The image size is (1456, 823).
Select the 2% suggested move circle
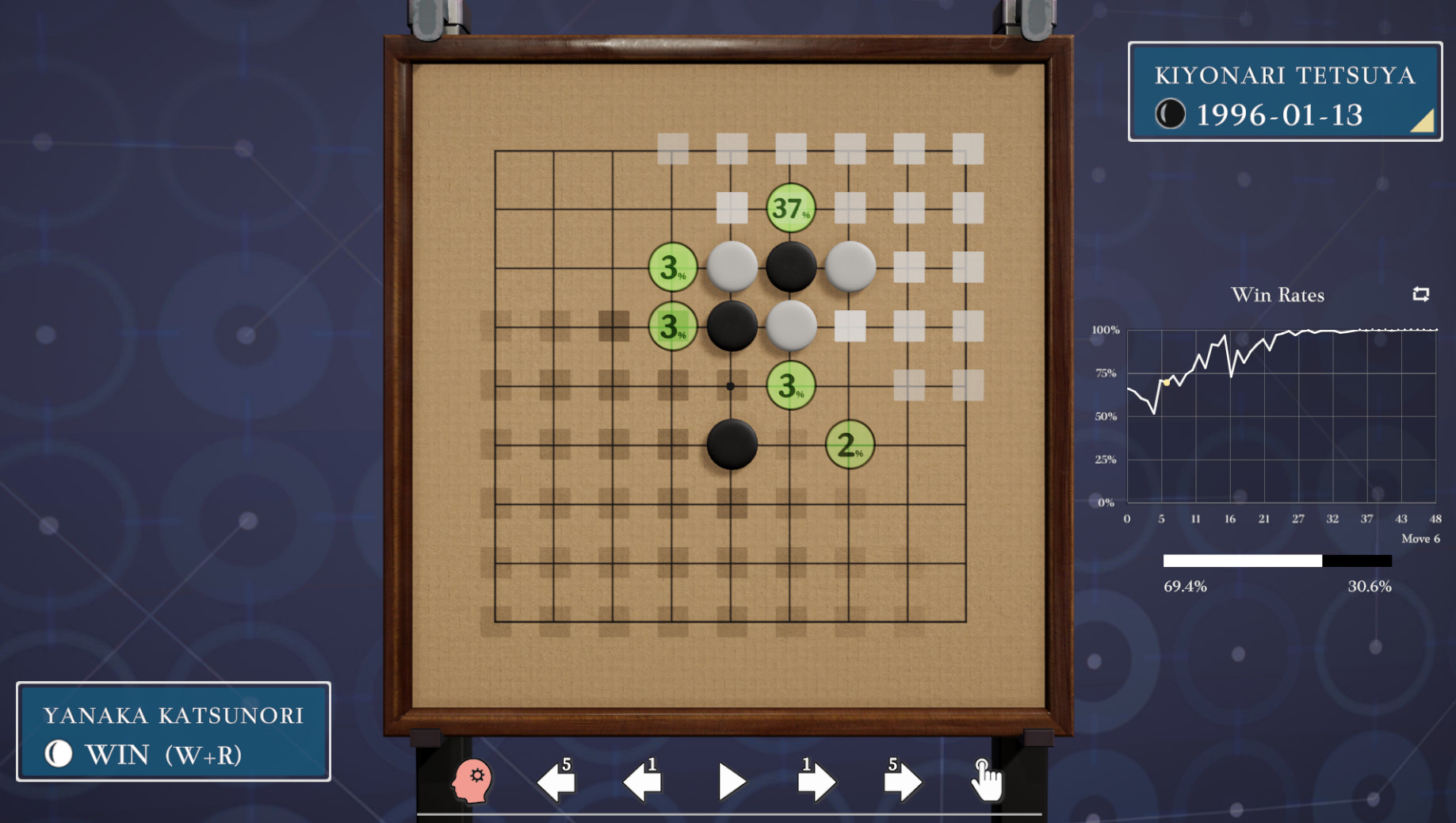[x=849, y=446]
